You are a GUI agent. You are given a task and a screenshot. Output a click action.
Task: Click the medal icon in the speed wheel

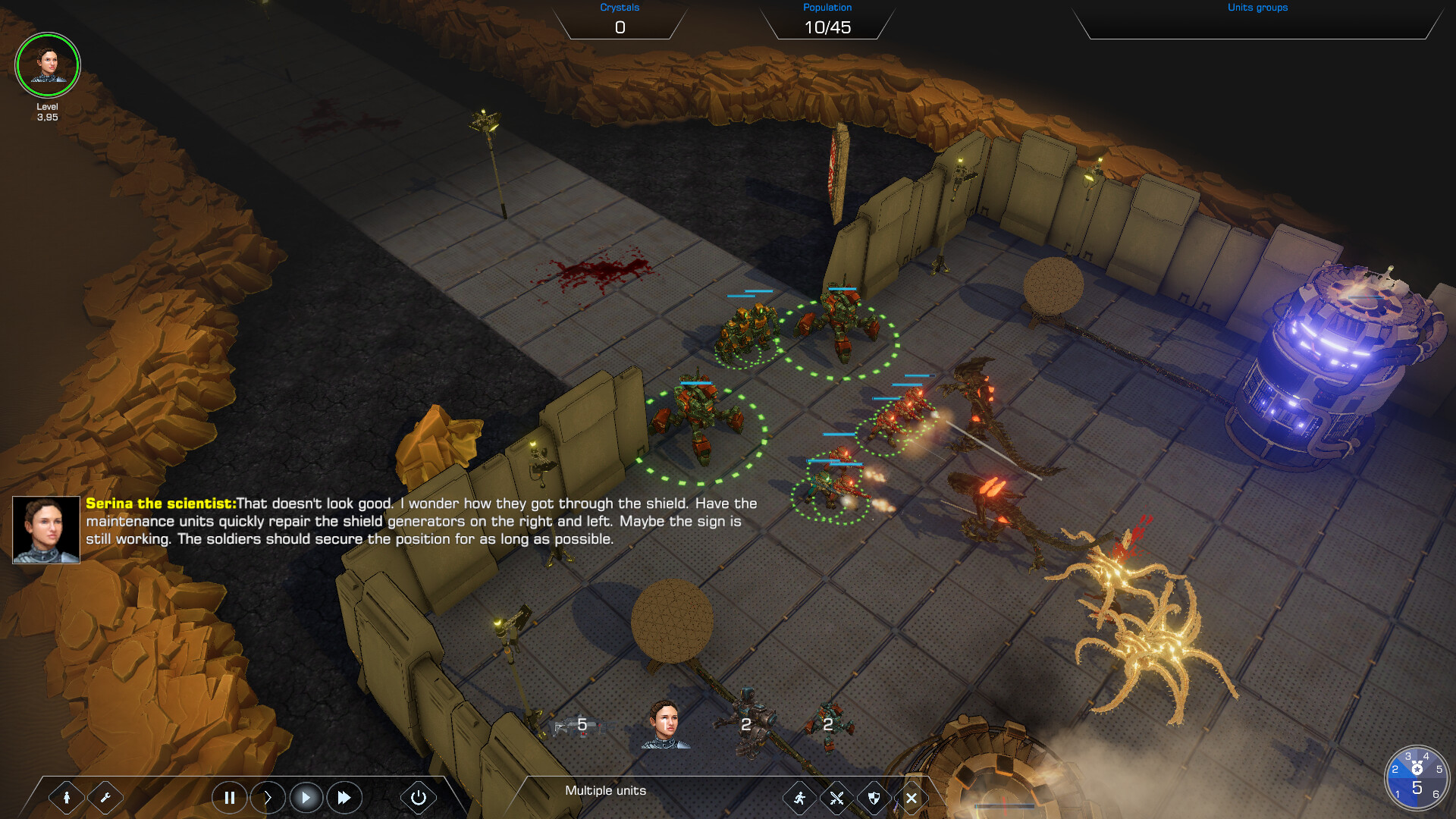tap(1417, 768)
